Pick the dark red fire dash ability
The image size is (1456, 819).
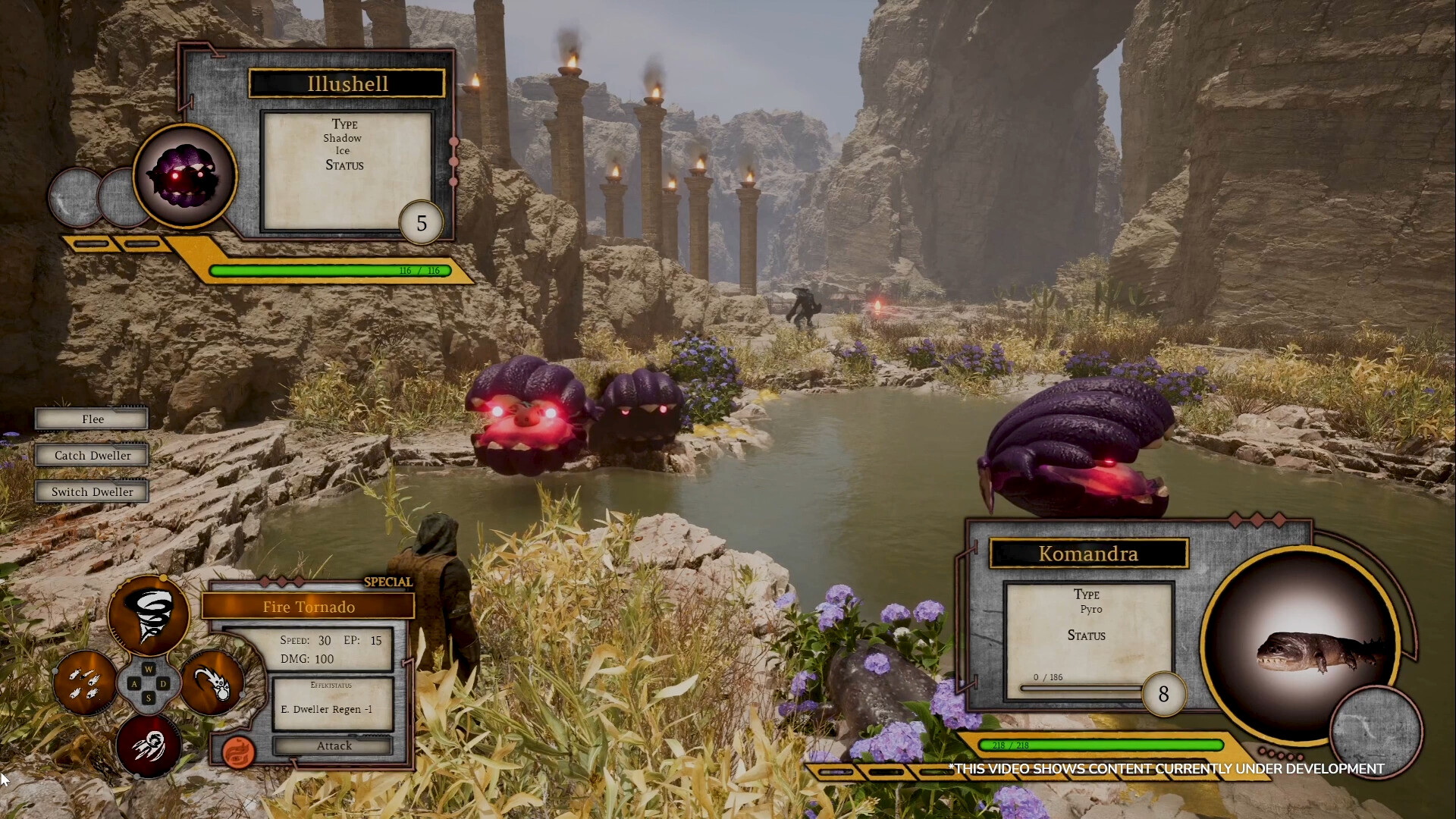(149, 745)
